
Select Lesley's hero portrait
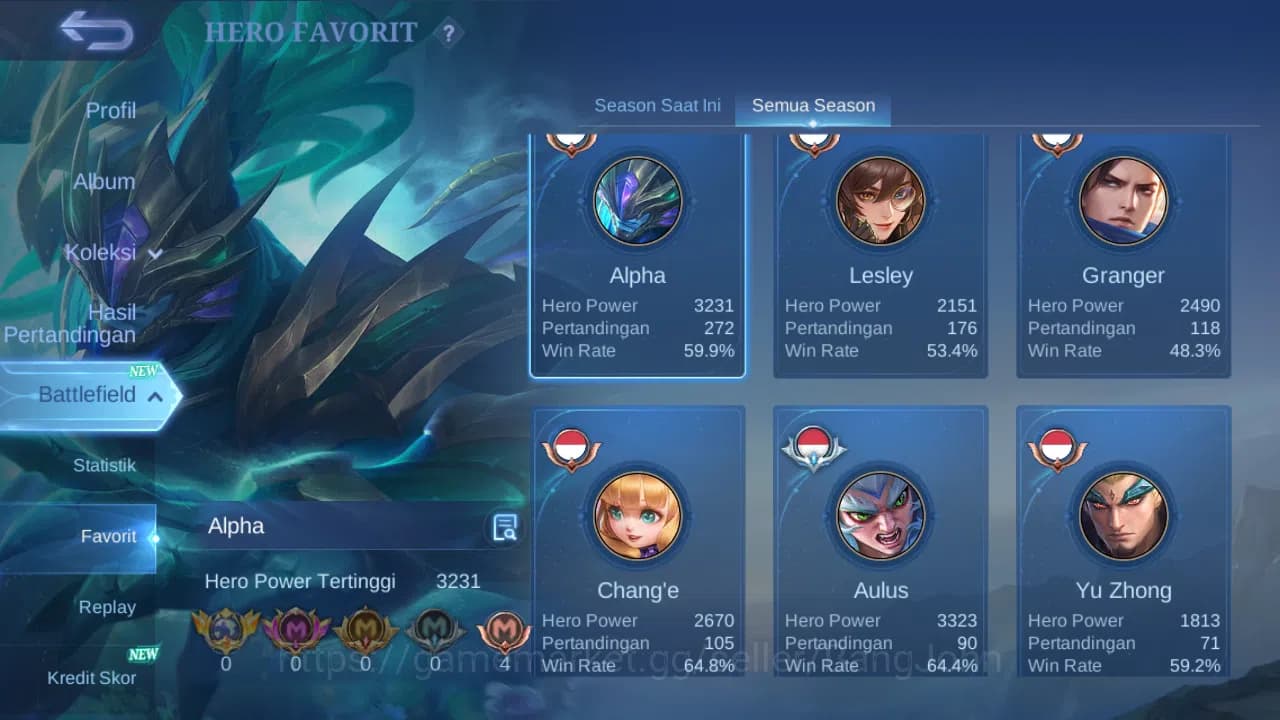click(880, 201)
